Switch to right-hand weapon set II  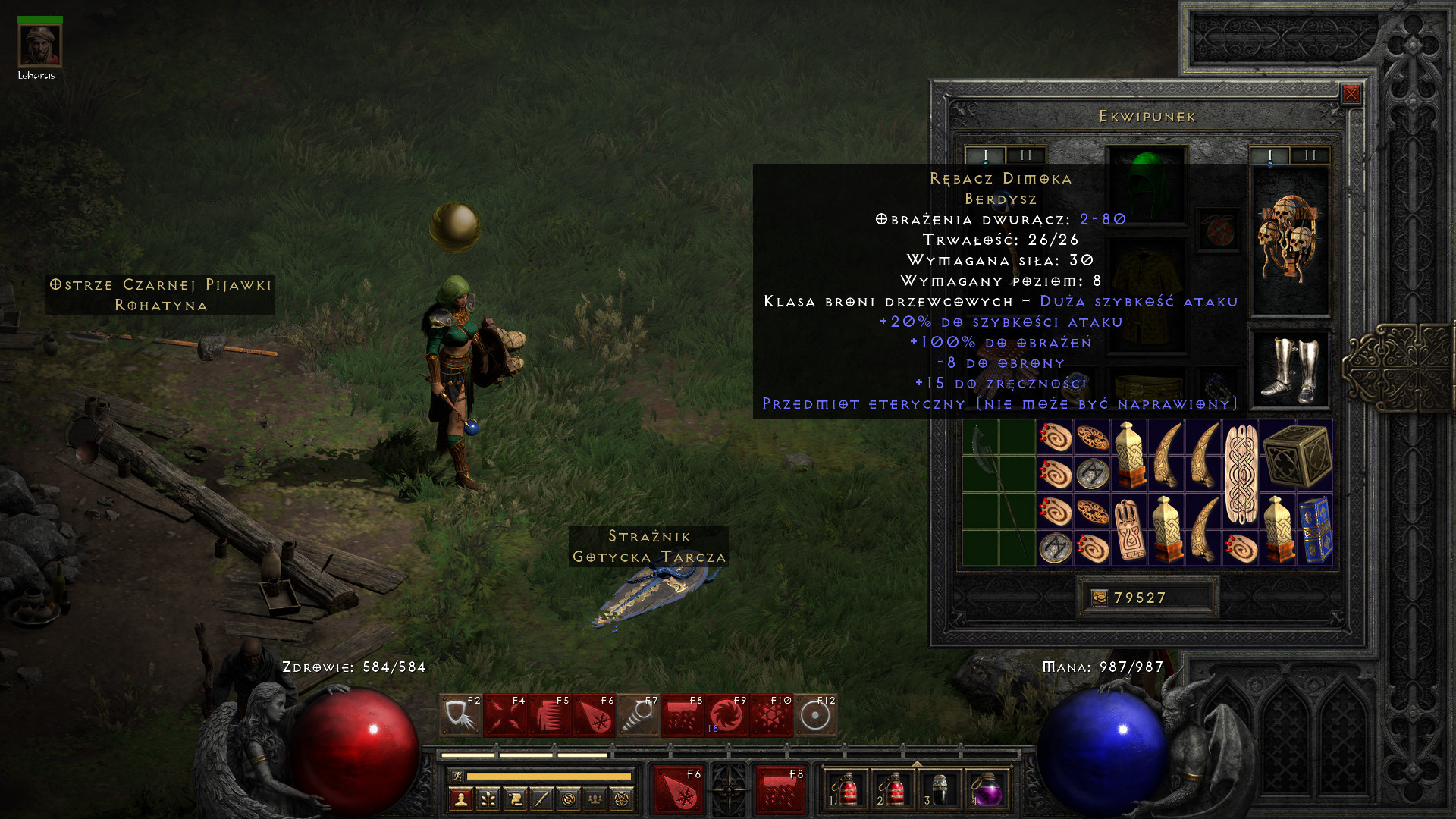click(1310, 155)
